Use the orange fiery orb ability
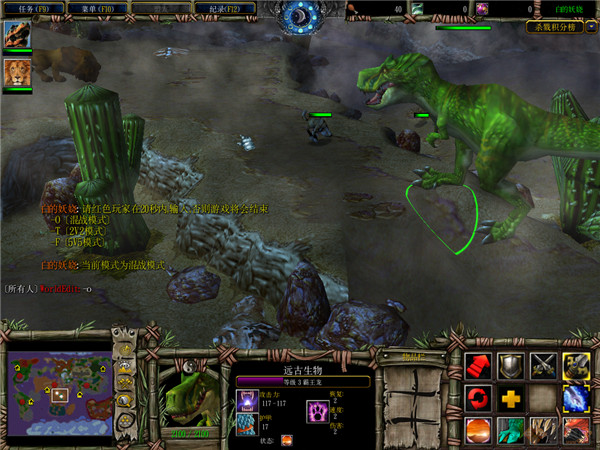Viewport: 600px width, 450px height. click(x=478, y=430)
